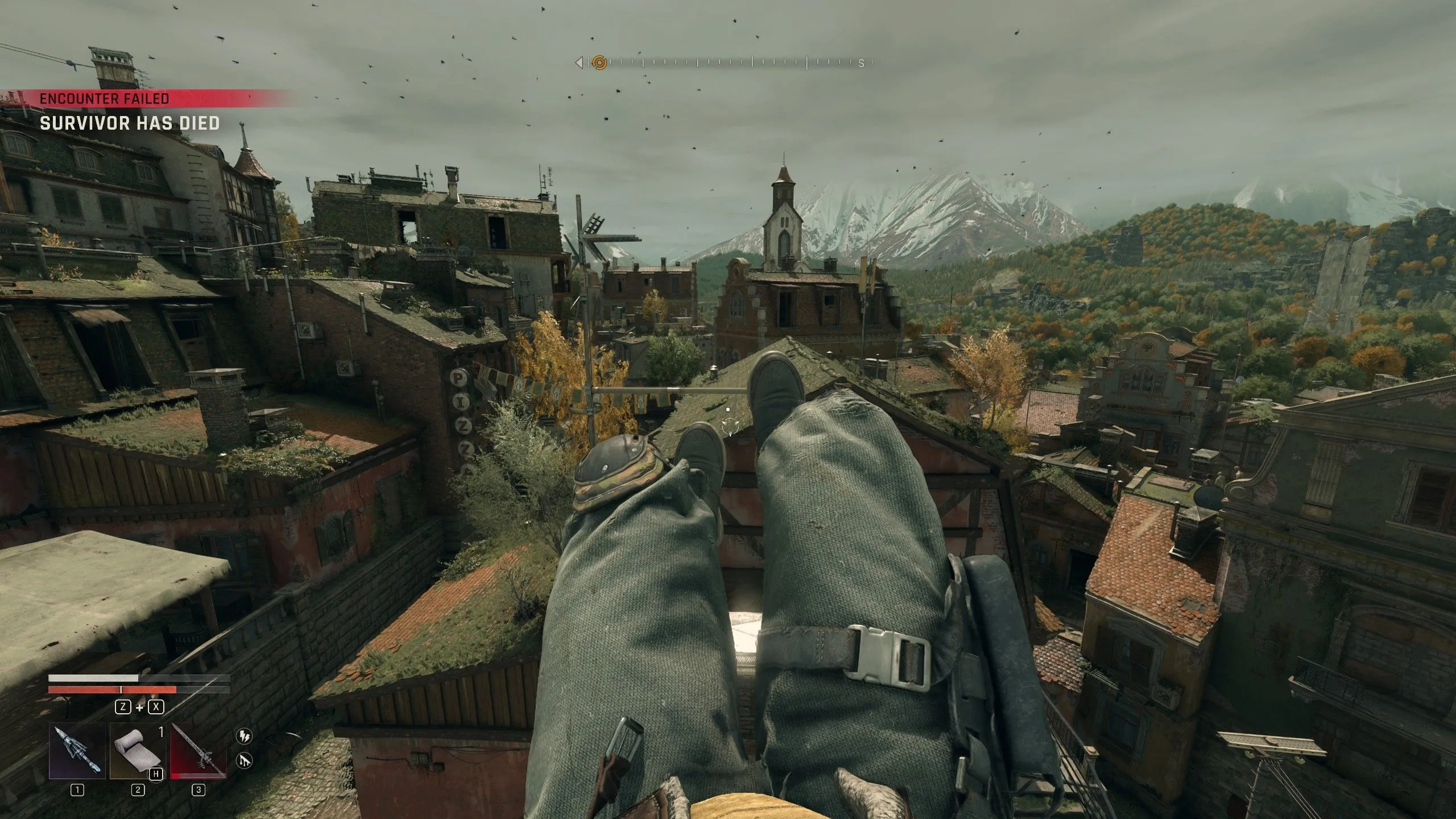Click the dripping claw status icon
Image resolution: width=1456 pixels, height=819 pixels.
244,760
